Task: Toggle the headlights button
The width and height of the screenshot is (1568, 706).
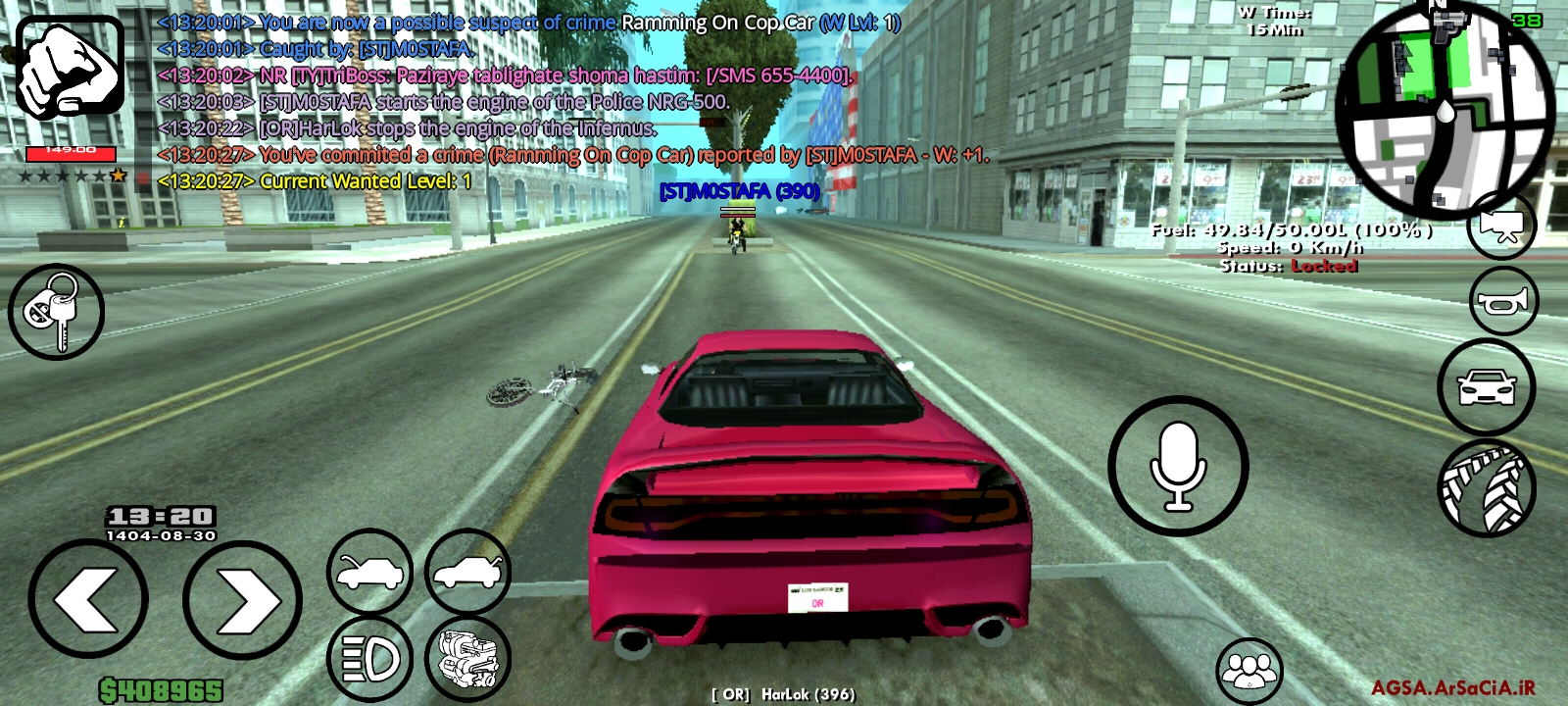Action: pos(369,659)
